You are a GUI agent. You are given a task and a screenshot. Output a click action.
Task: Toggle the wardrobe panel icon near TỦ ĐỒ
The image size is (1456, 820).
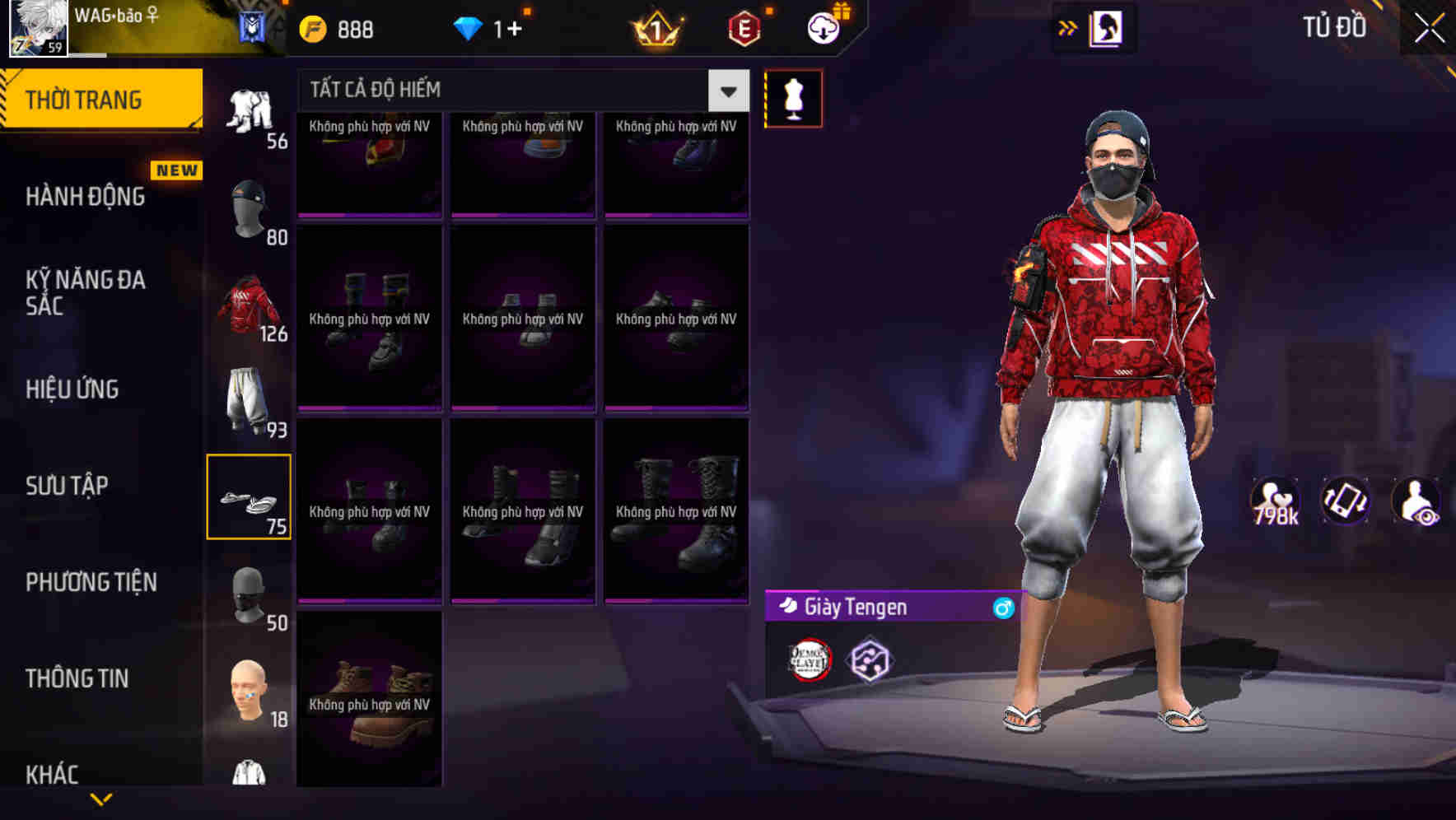tap(1108, 27)
